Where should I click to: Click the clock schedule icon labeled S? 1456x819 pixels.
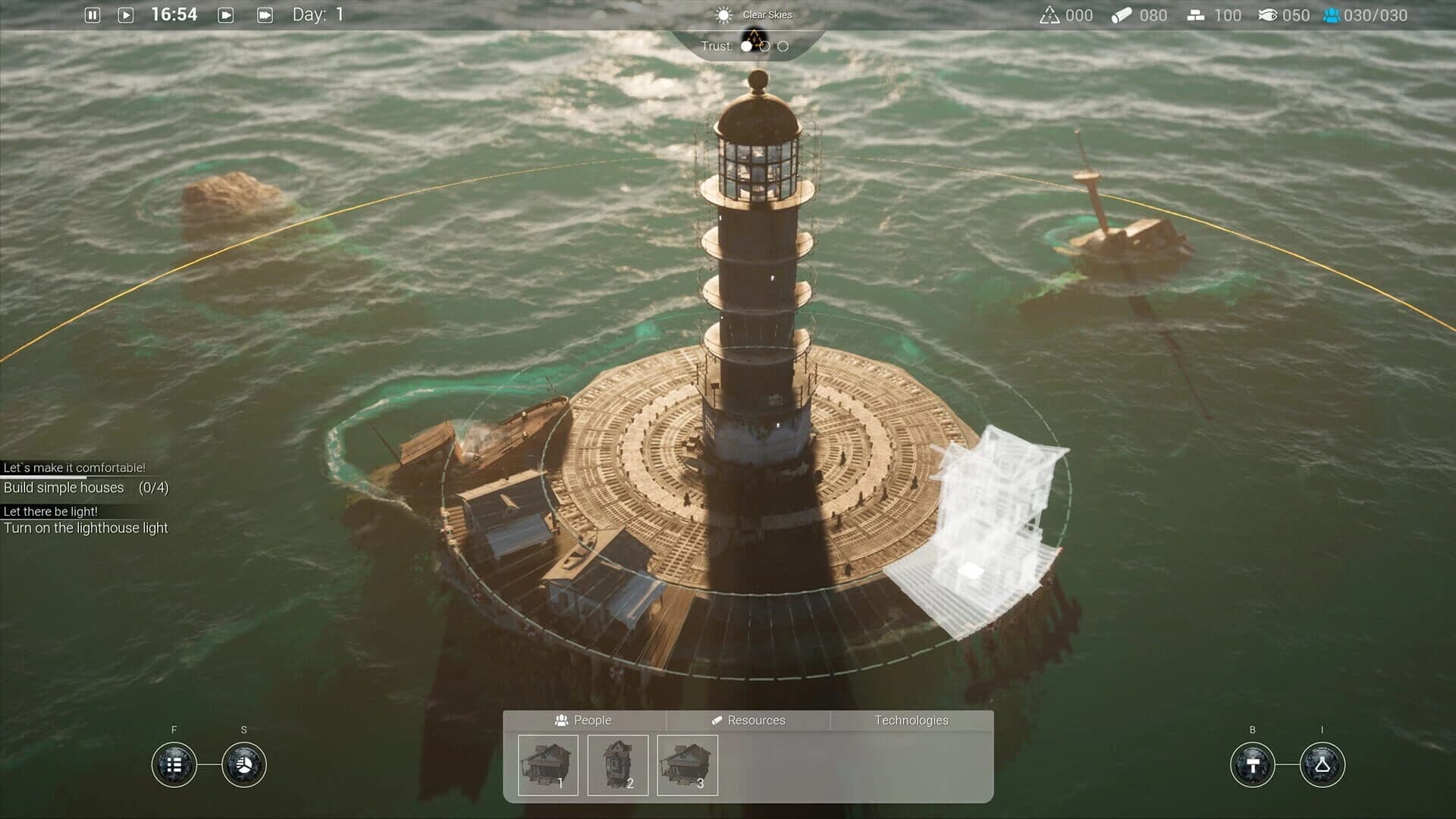pos(243,765)
